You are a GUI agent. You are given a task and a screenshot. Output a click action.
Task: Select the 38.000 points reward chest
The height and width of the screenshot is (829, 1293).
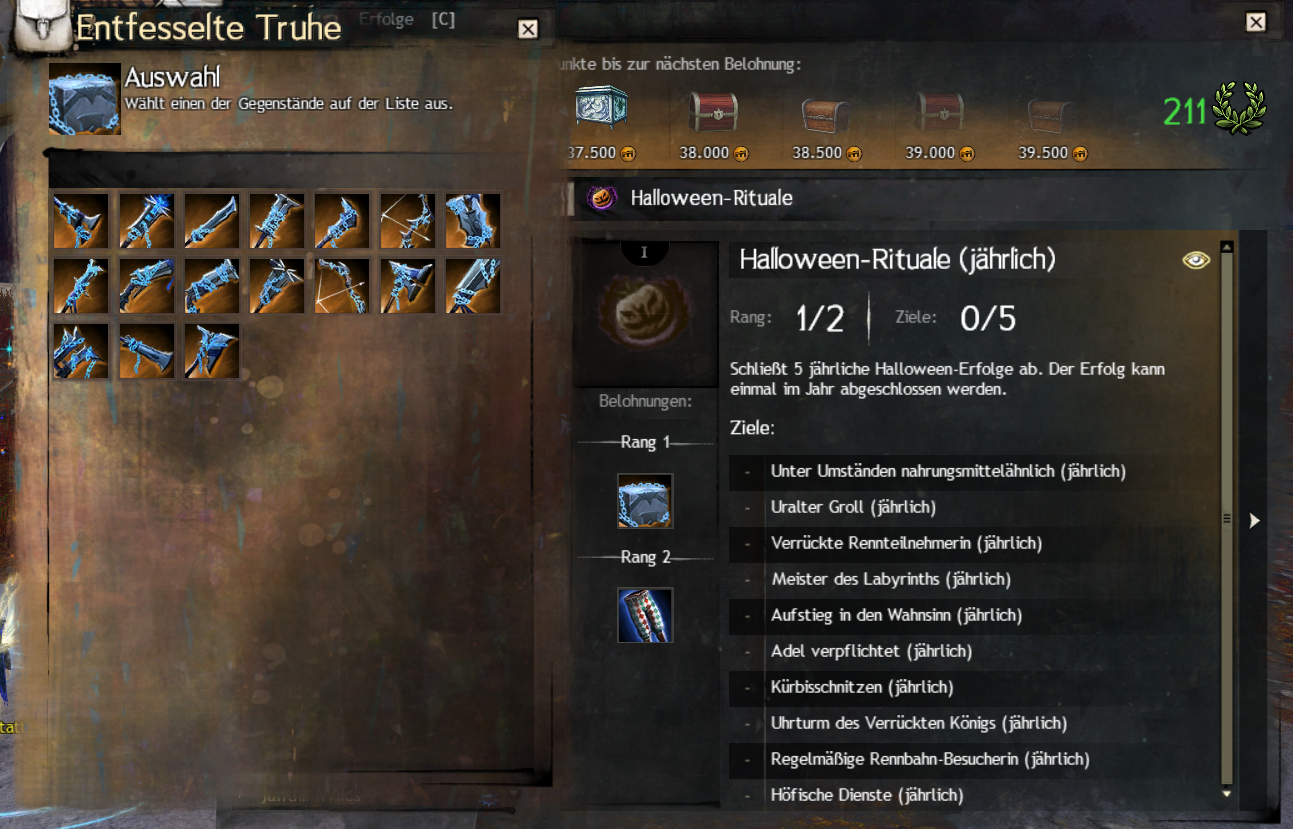[x=713, y=112]
